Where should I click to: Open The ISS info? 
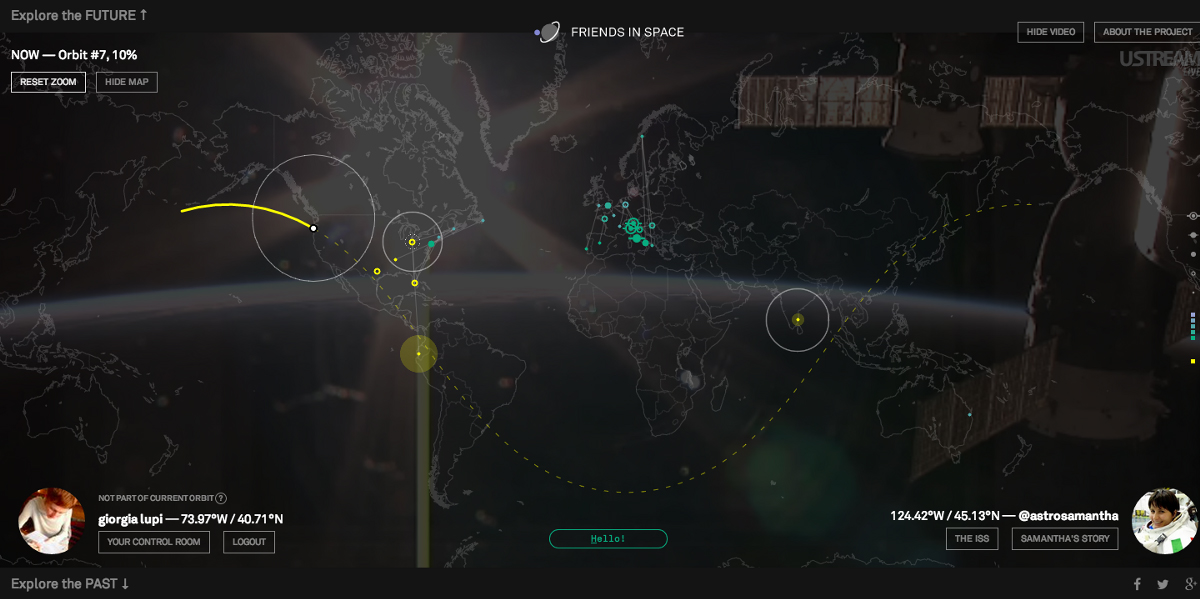click(972, 539)
